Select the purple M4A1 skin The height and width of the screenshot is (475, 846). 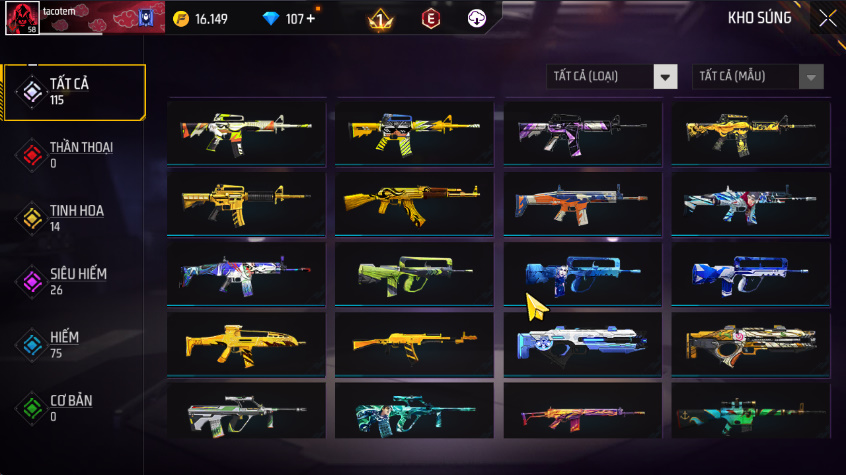click(582, 131)
